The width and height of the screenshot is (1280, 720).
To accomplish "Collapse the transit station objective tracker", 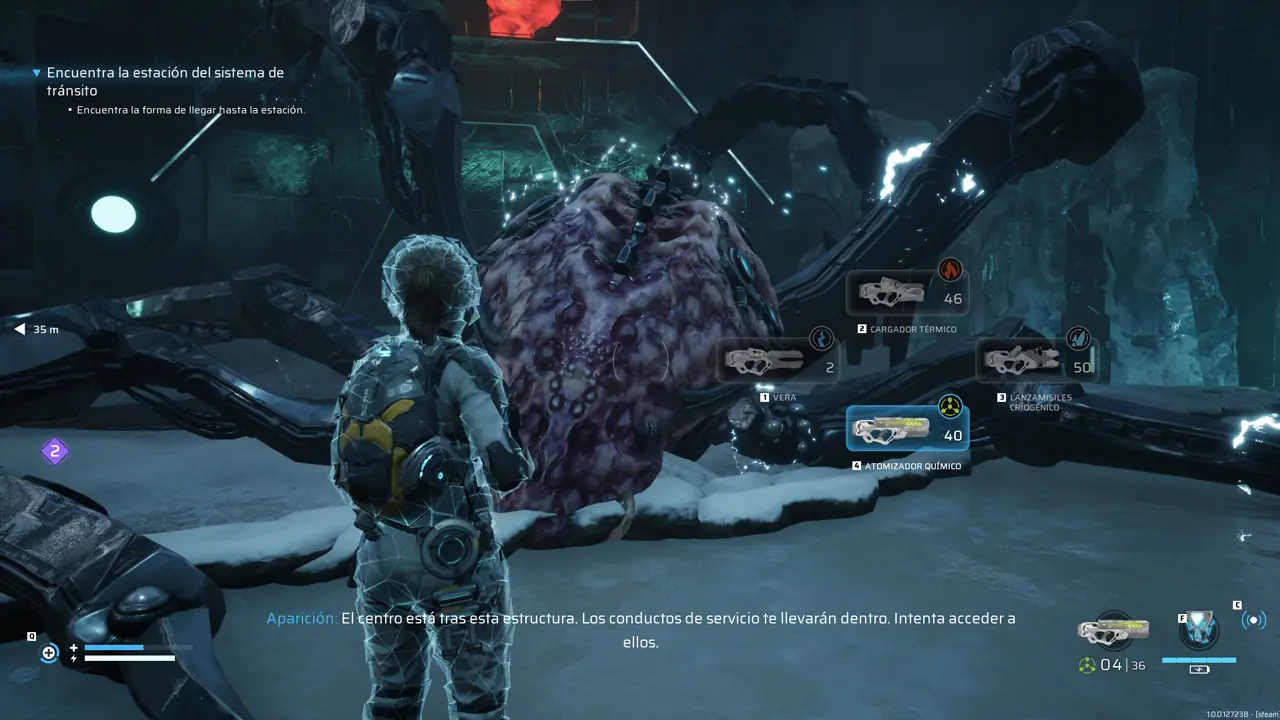I will tap(37, 73).
